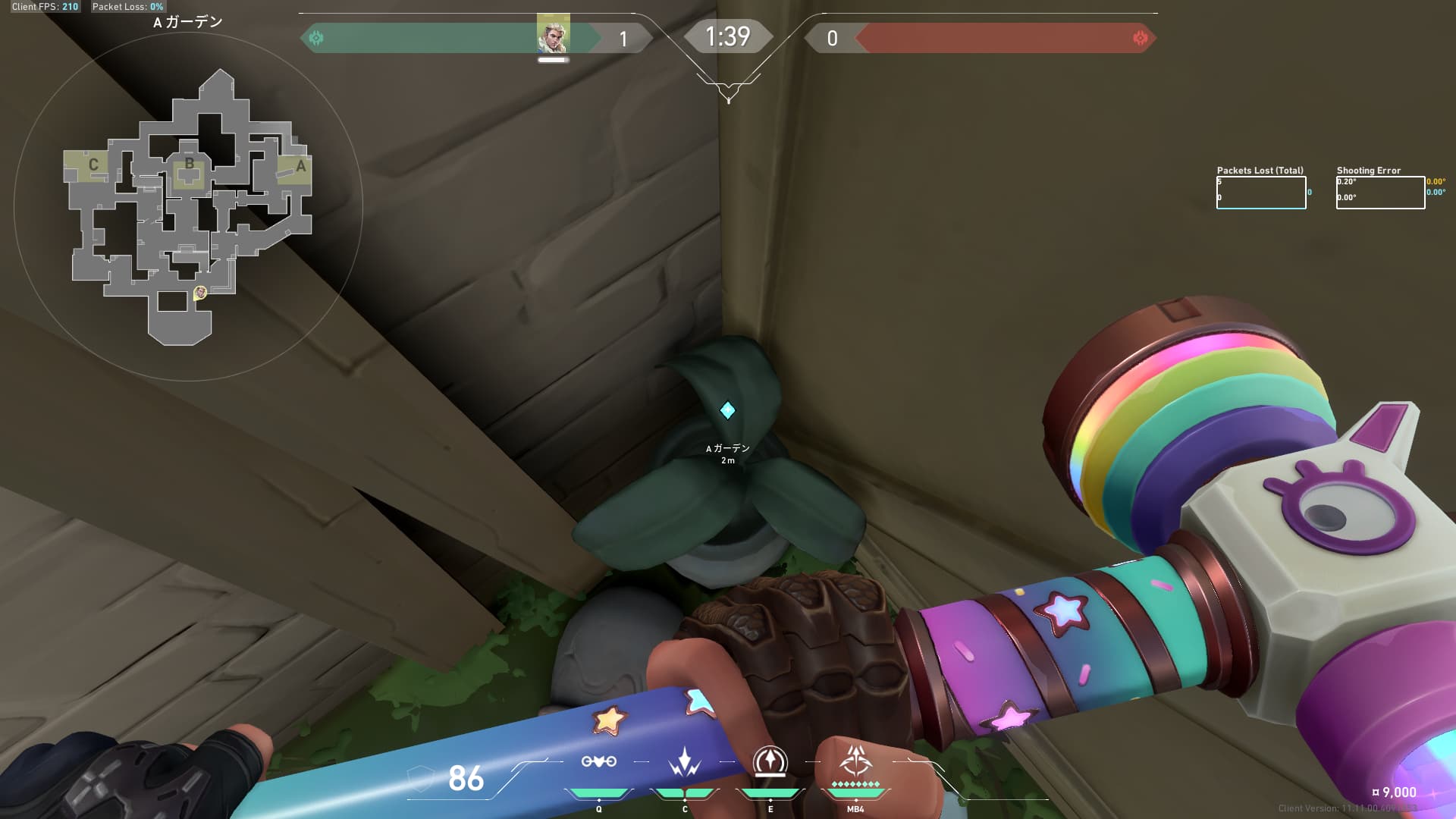Activate the E ability icon

(770, 761)
